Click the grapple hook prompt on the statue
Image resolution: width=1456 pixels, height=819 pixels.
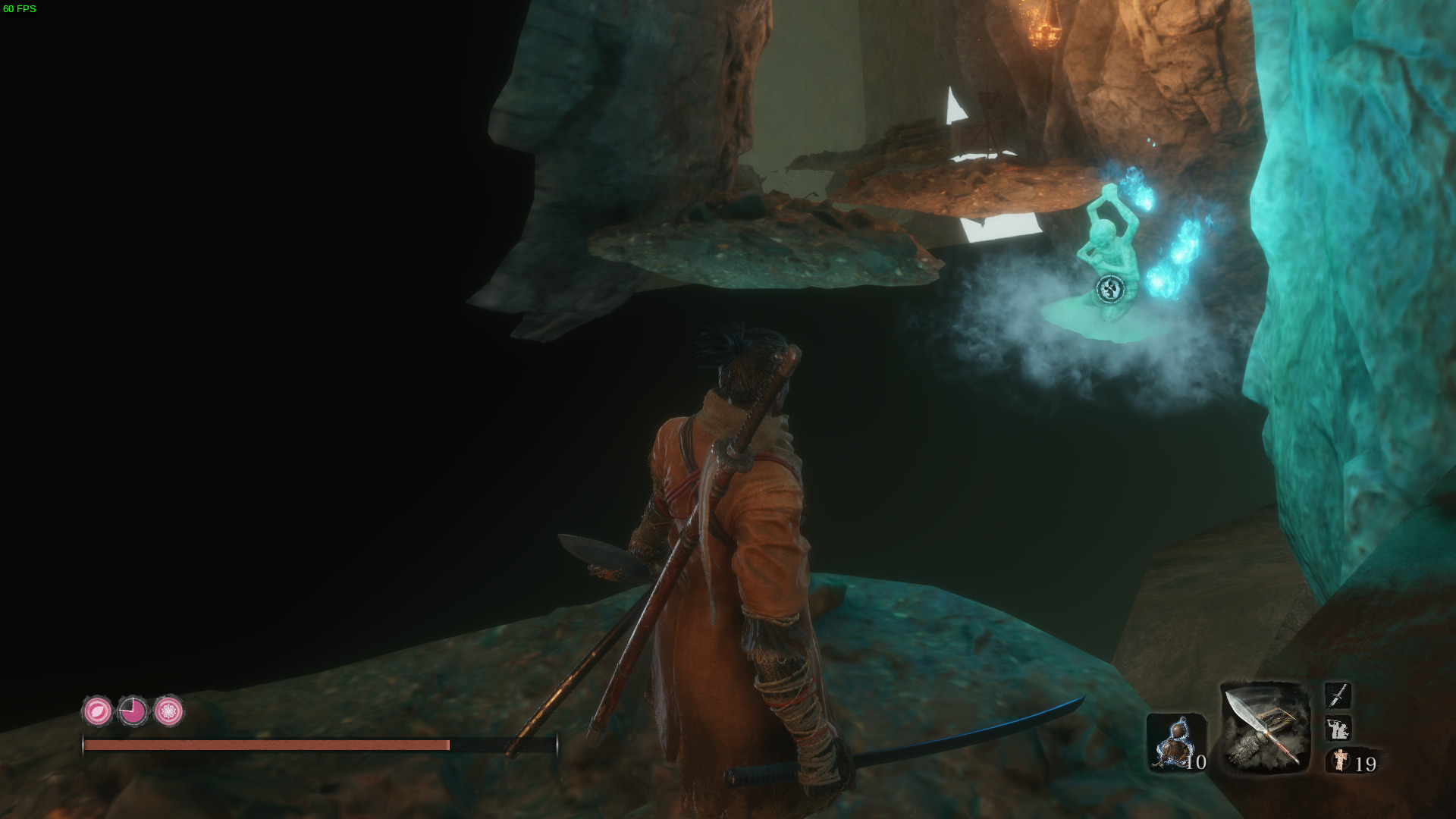point(1109,288)
